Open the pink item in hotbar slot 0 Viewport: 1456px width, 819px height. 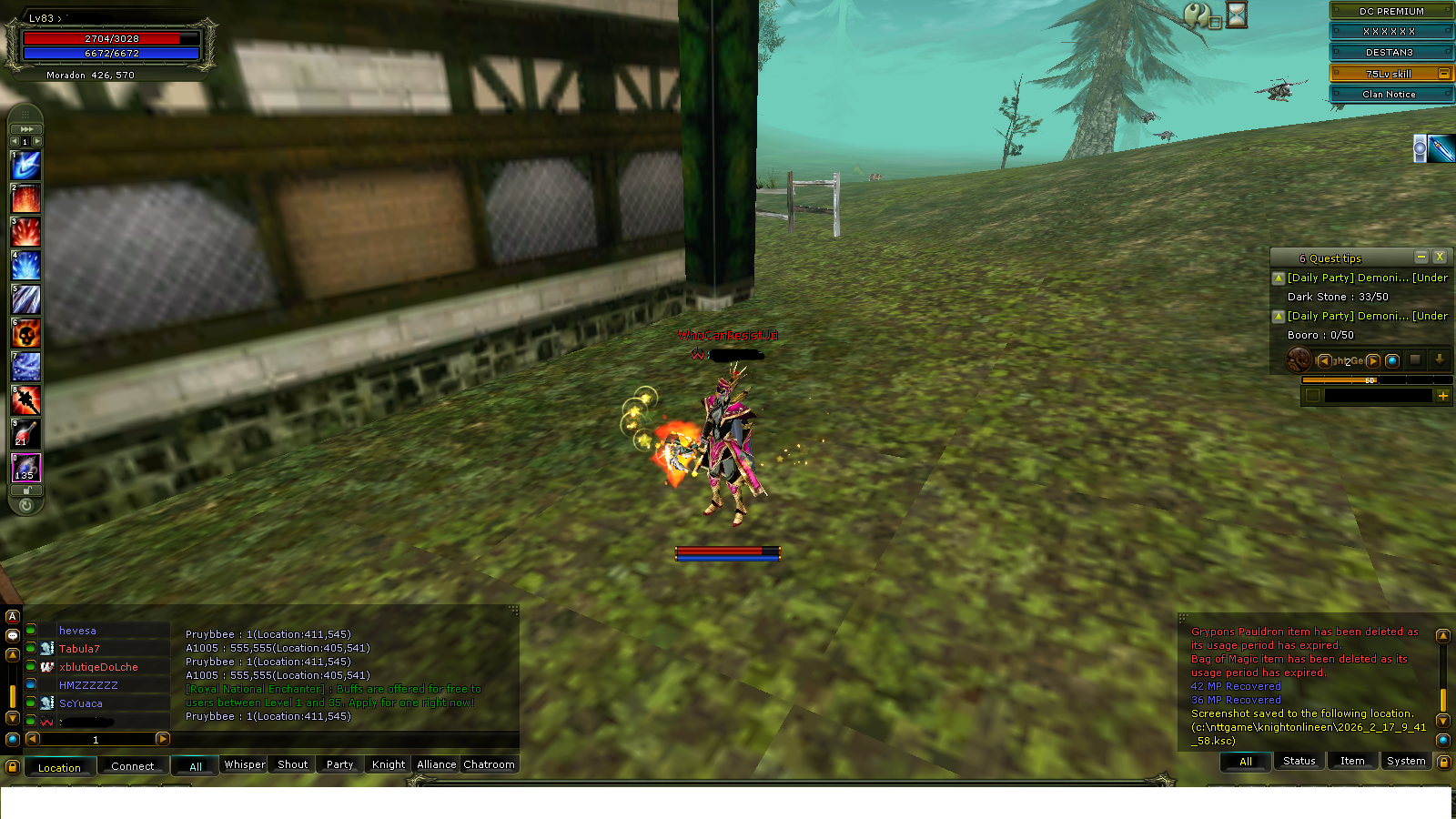[x=25, y=467]
